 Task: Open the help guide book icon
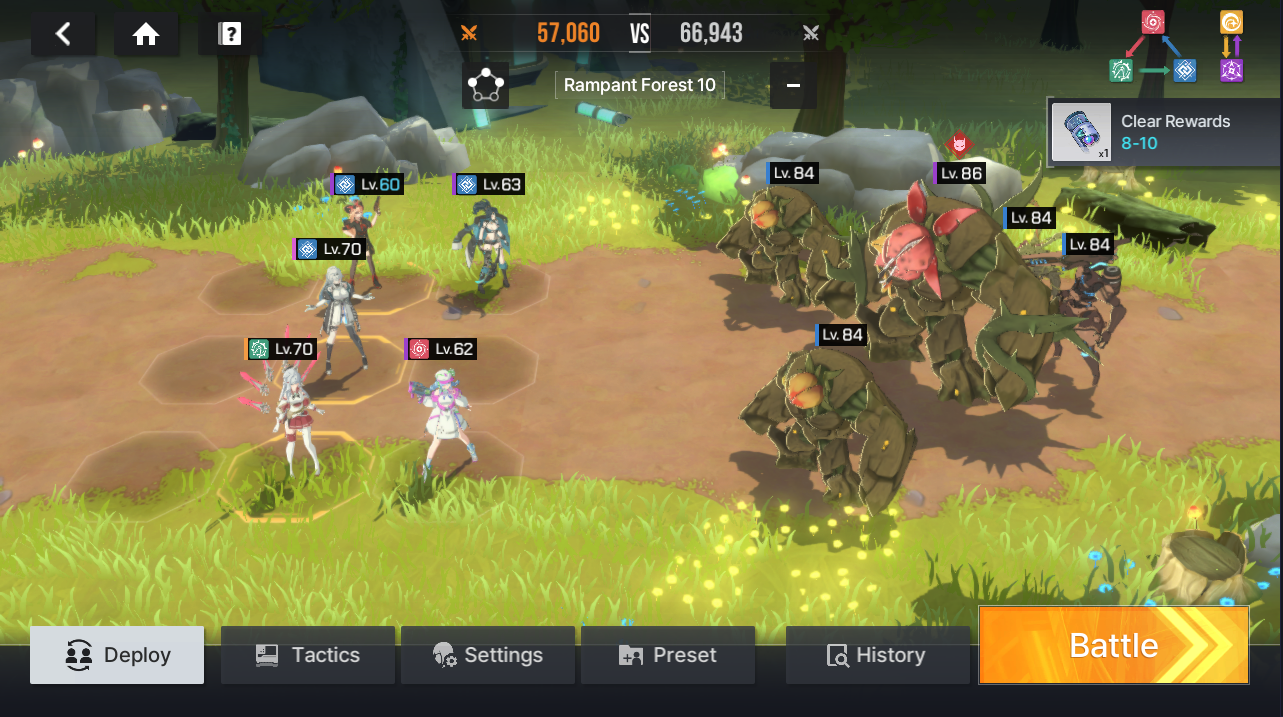230,35
